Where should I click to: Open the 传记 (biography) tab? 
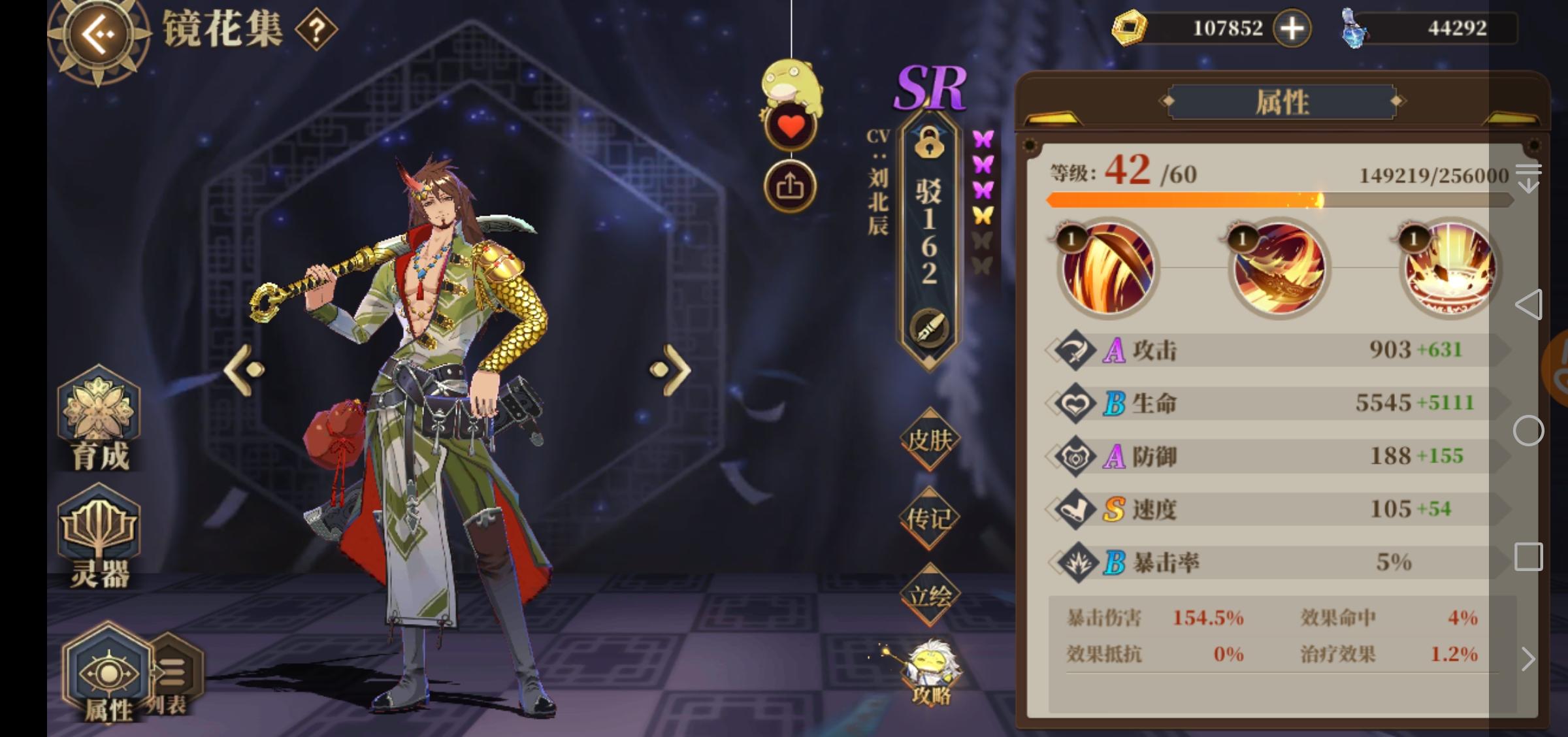point(930,516)
